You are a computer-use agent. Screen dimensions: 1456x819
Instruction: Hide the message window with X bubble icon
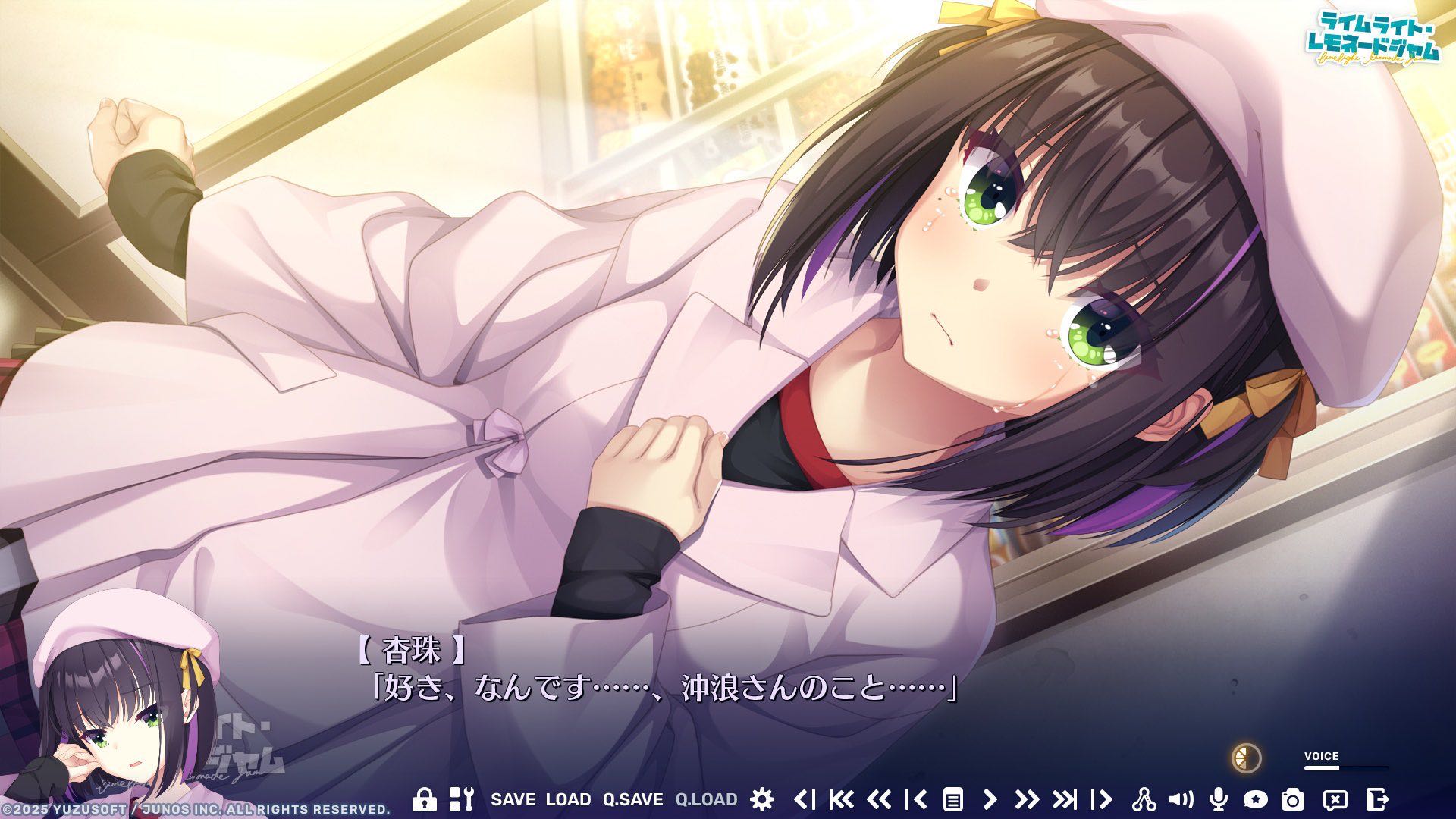tap(1335, 799)
